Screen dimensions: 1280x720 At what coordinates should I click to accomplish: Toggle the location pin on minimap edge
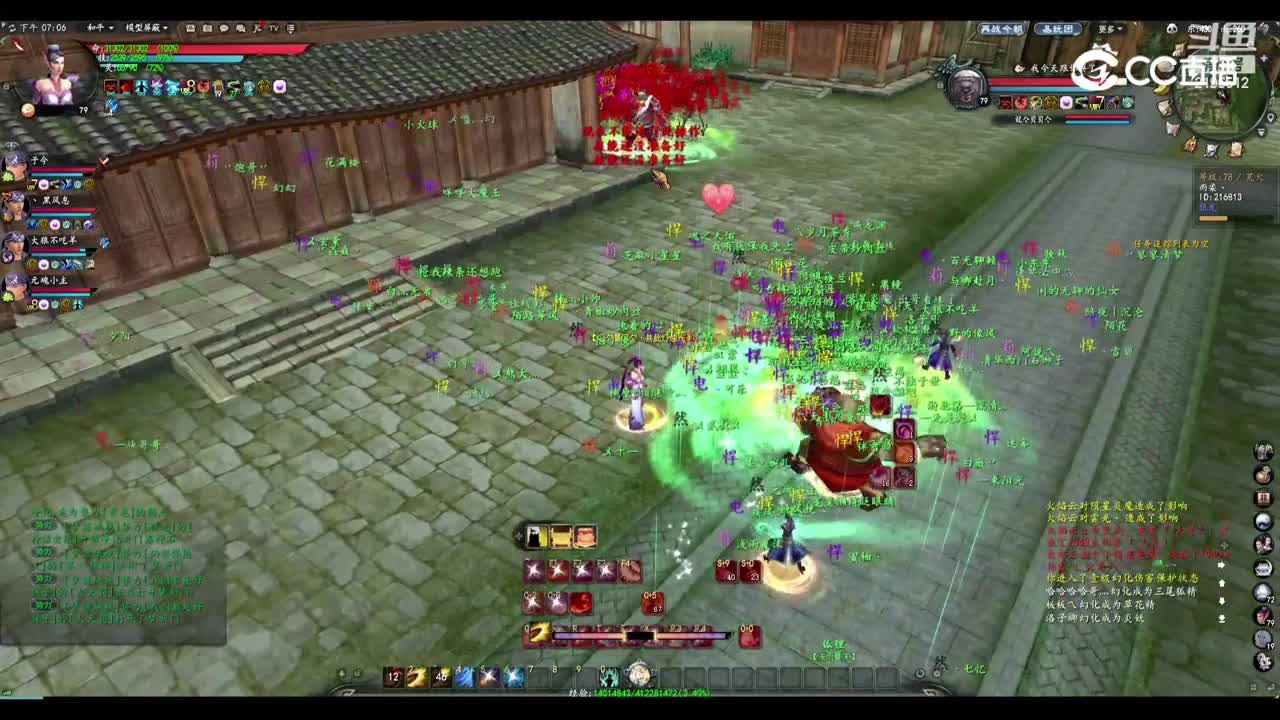click(1271, 118)
